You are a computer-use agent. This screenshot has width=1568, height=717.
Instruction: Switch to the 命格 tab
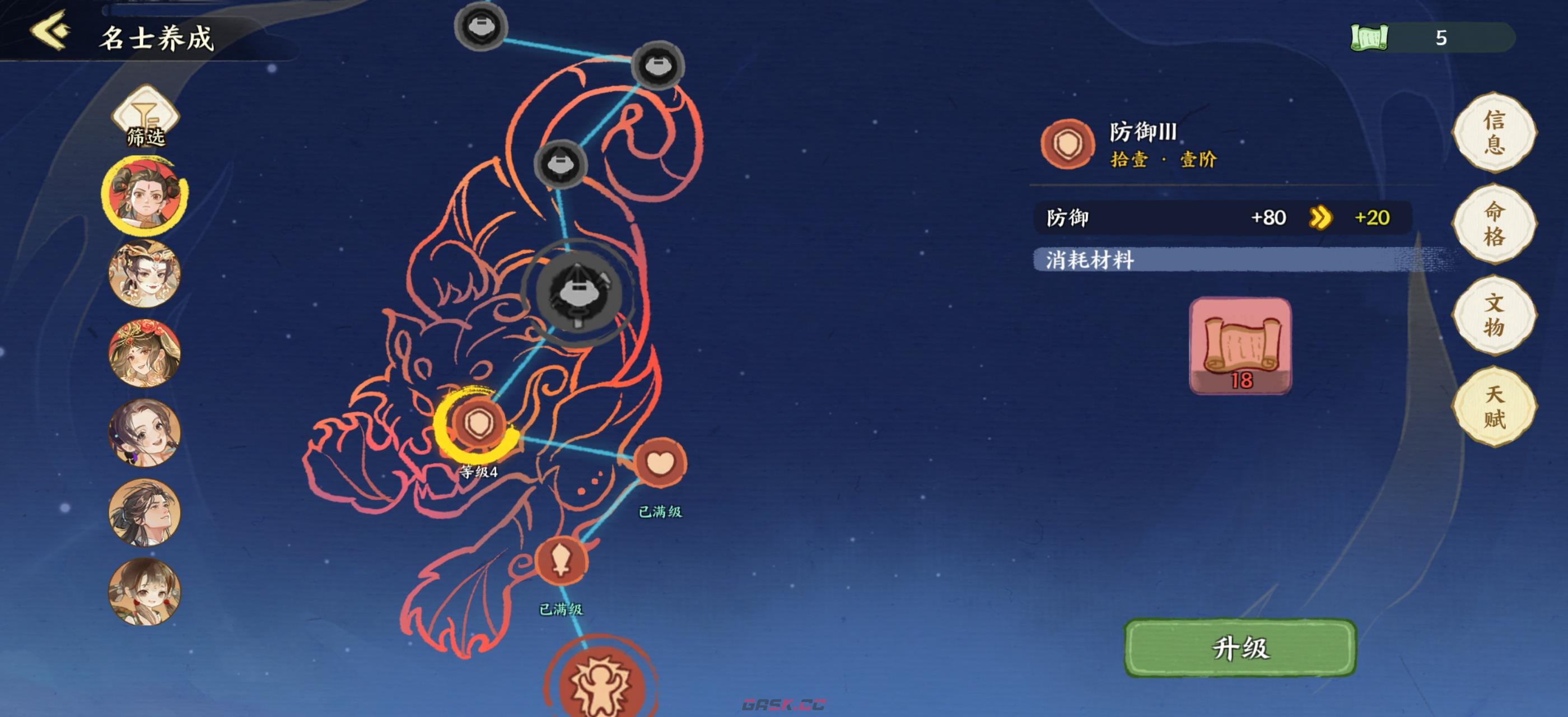pyautogui.click(x=1494, y=224)
